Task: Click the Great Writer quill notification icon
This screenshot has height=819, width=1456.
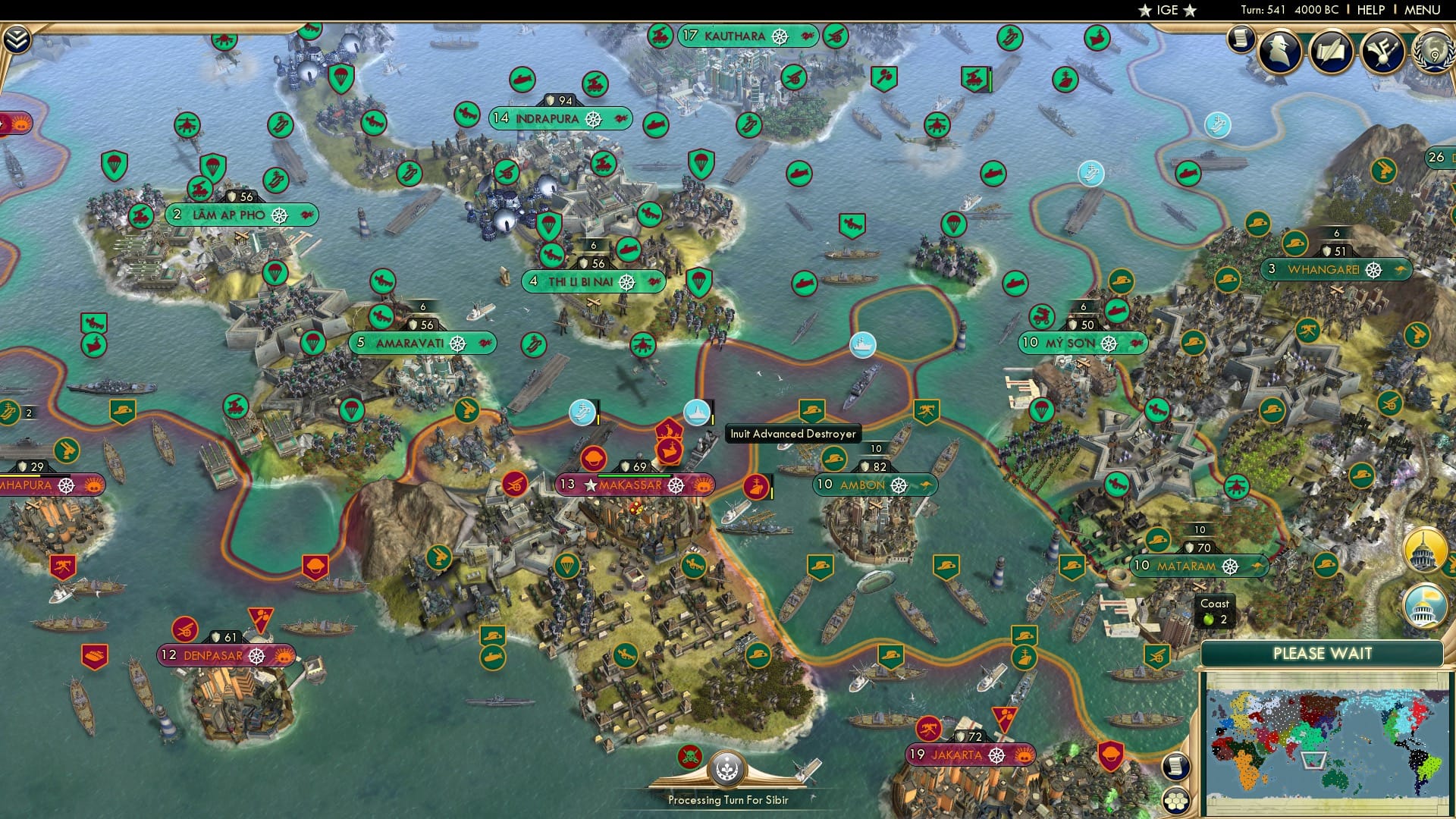Action: pos(1331,50)
